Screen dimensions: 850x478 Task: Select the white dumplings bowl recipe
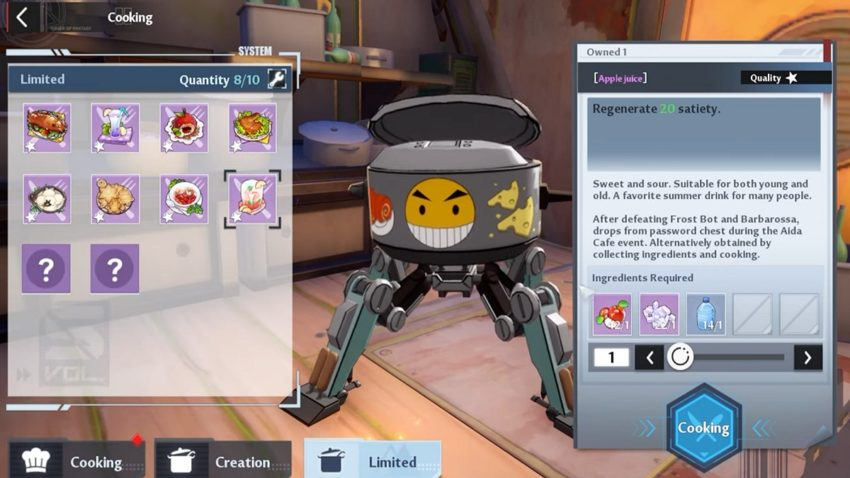click(x=46, y=198)
